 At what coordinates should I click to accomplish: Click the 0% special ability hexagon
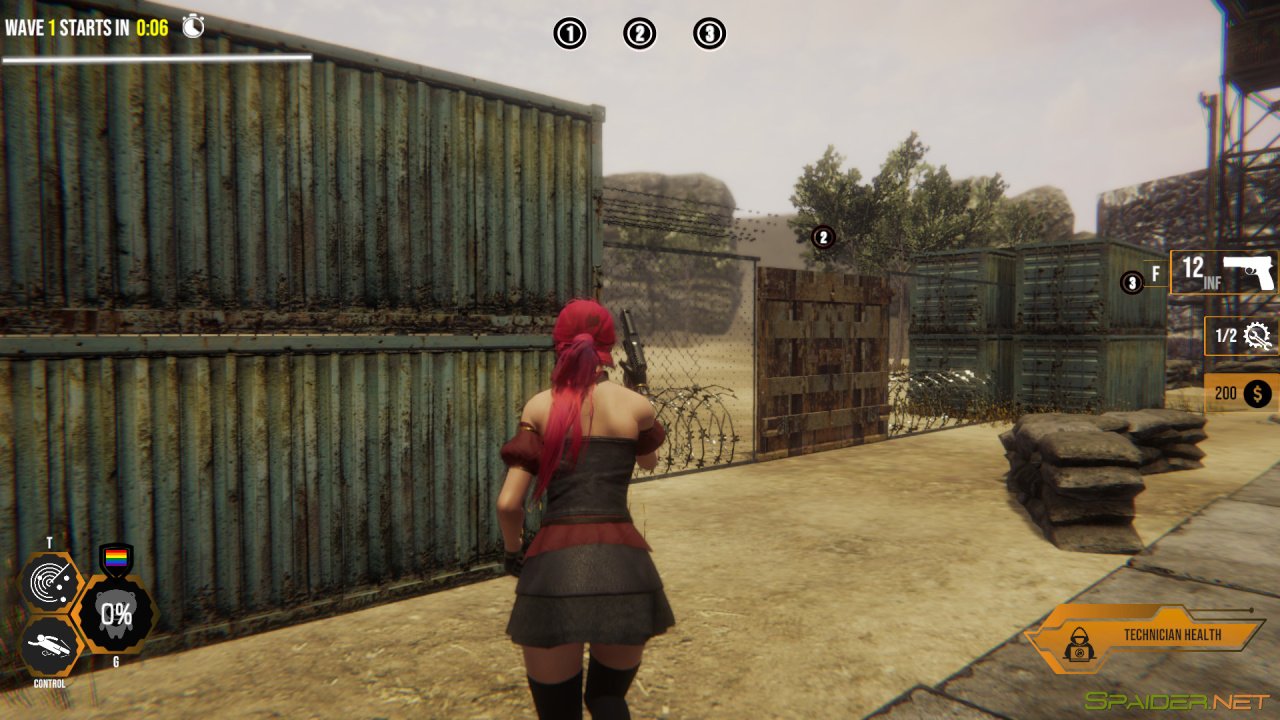click(117, 613)
